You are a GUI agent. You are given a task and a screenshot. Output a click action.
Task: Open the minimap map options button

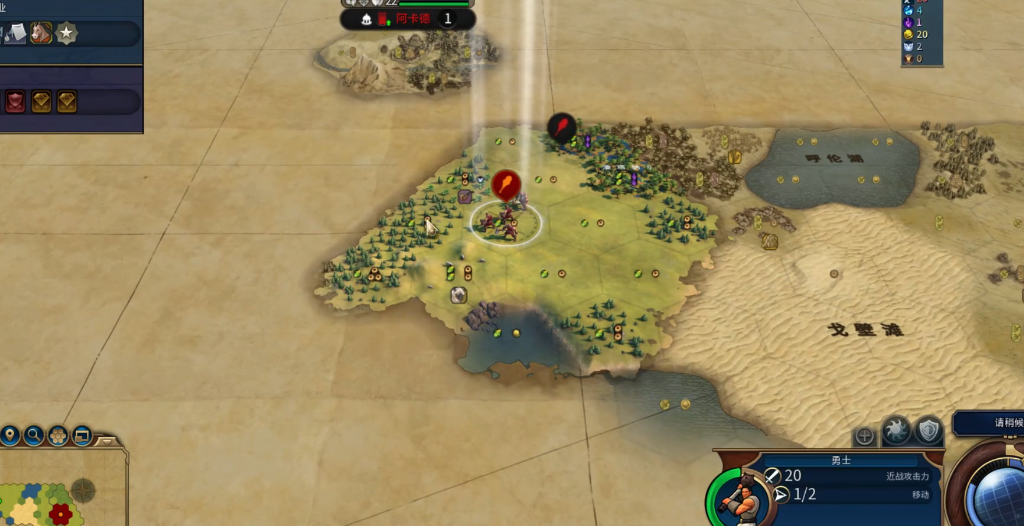click(82, 436)
